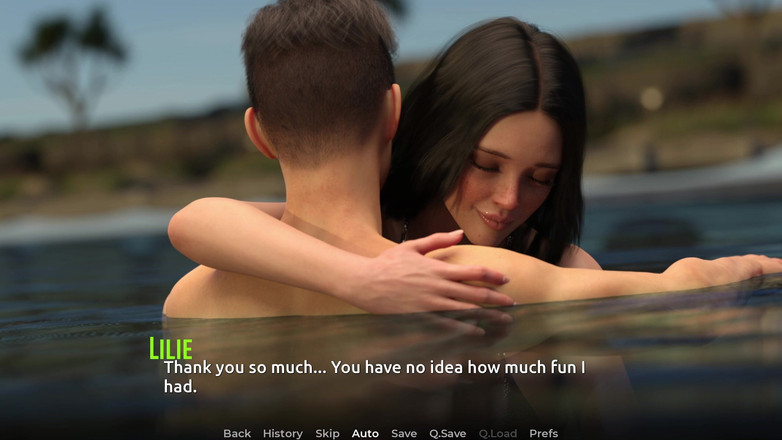Activate Skip to fast-forward dialogue
The image size is (782, 440).
point(327,433)
